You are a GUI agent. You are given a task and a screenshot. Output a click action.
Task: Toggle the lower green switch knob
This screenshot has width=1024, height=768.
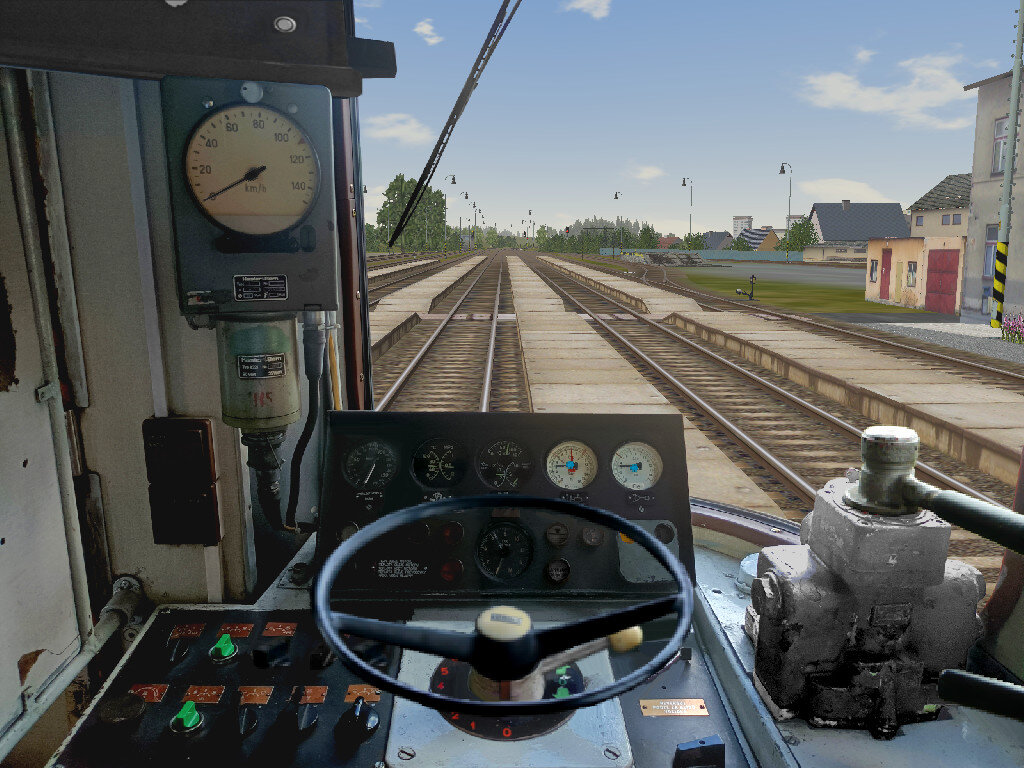pyautogui.click(x=186, y=715)
